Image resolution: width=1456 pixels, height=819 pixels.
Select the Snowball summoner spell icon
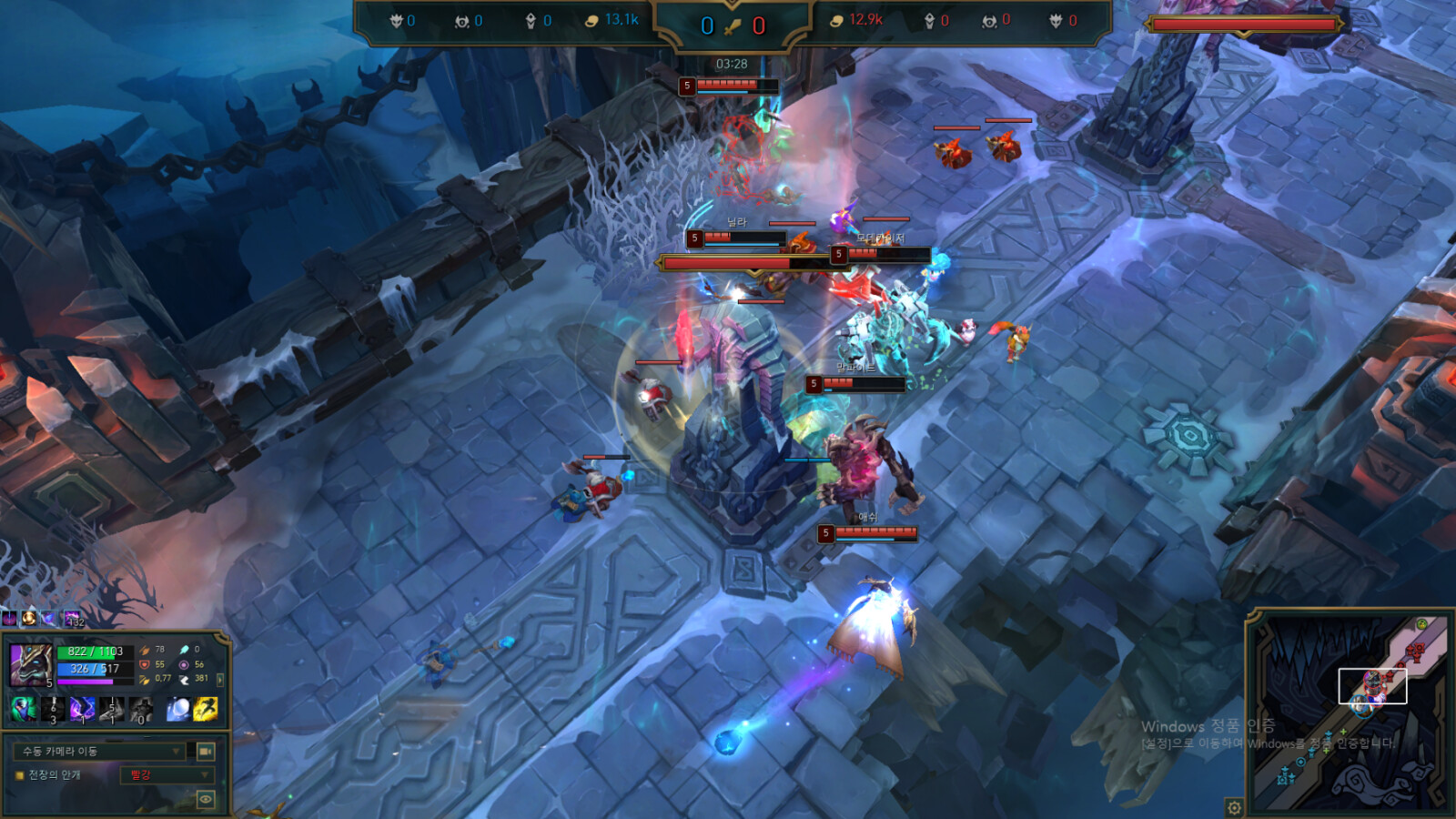178,709
